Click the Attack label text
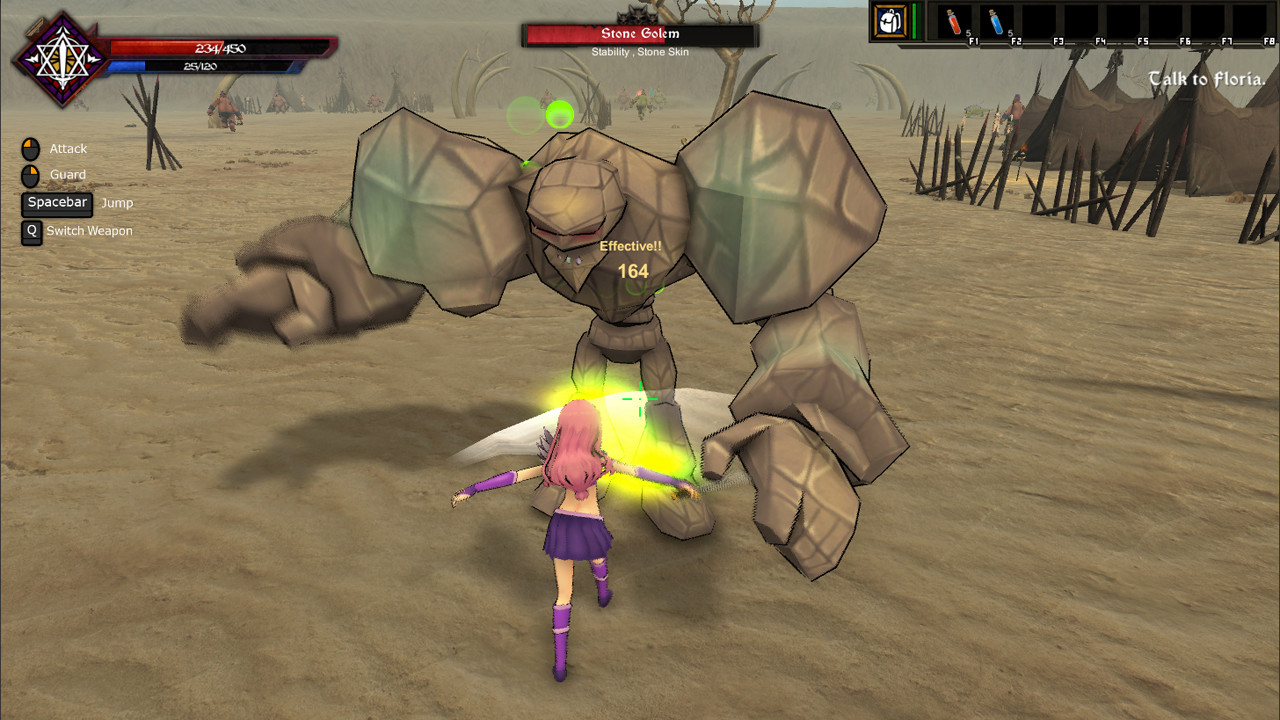 point(71,148)
